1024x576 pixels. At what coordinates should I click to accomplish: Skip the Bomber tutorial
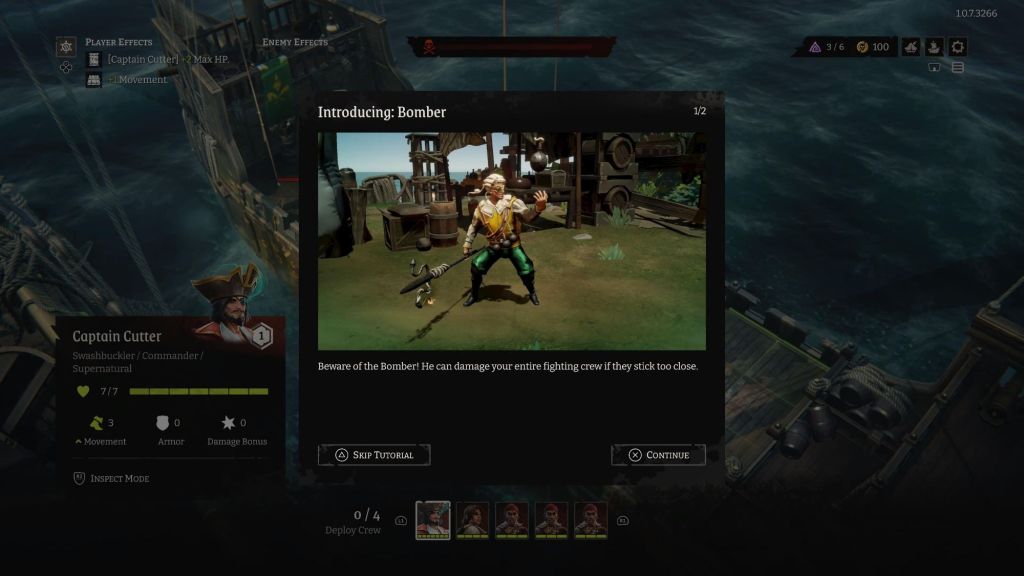pyautogui.click(x=374, y=455)
